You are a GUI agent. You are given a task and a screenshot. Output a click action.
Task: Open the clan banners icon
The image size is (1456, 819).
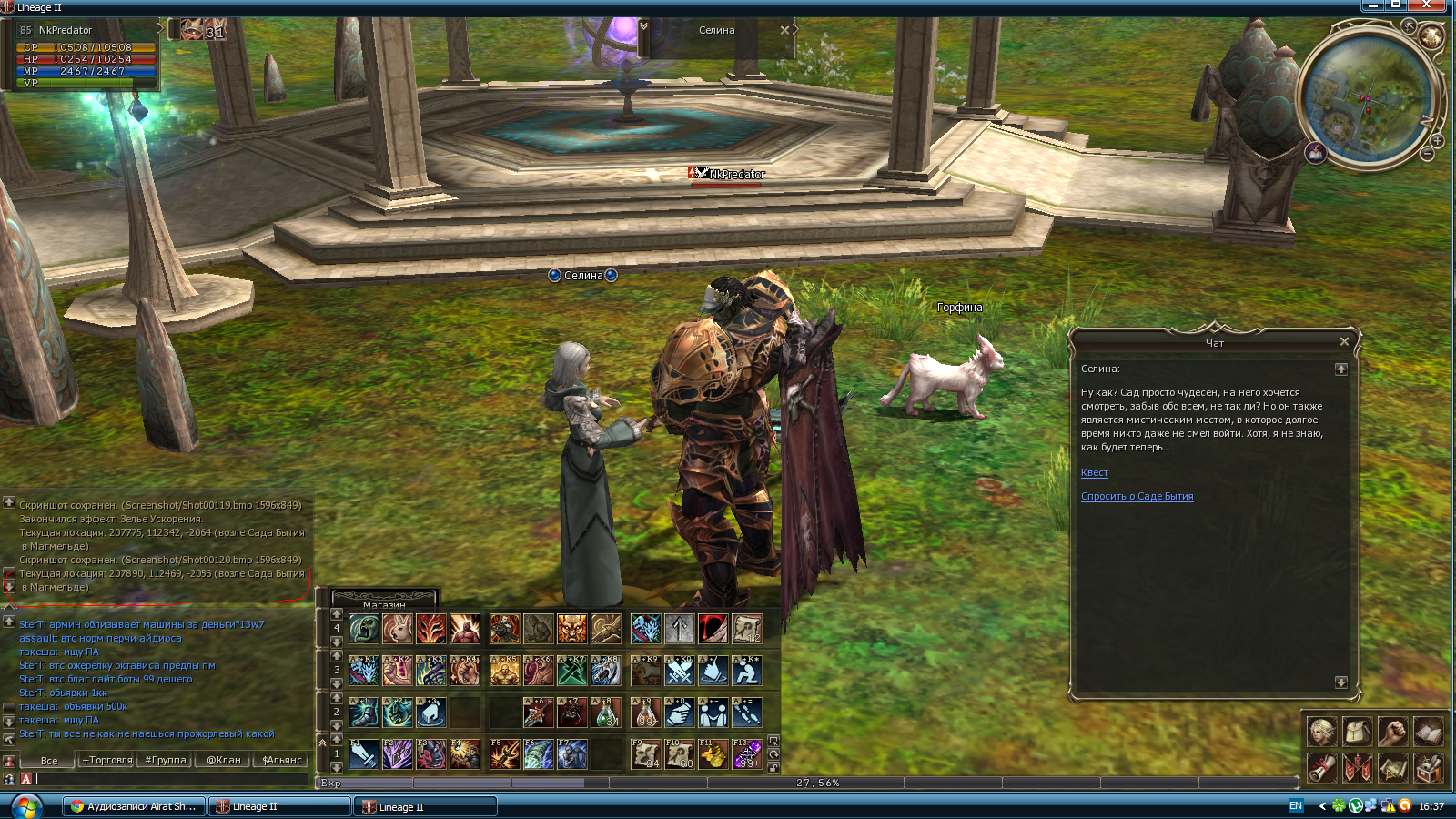click(x=1357, y=767)
